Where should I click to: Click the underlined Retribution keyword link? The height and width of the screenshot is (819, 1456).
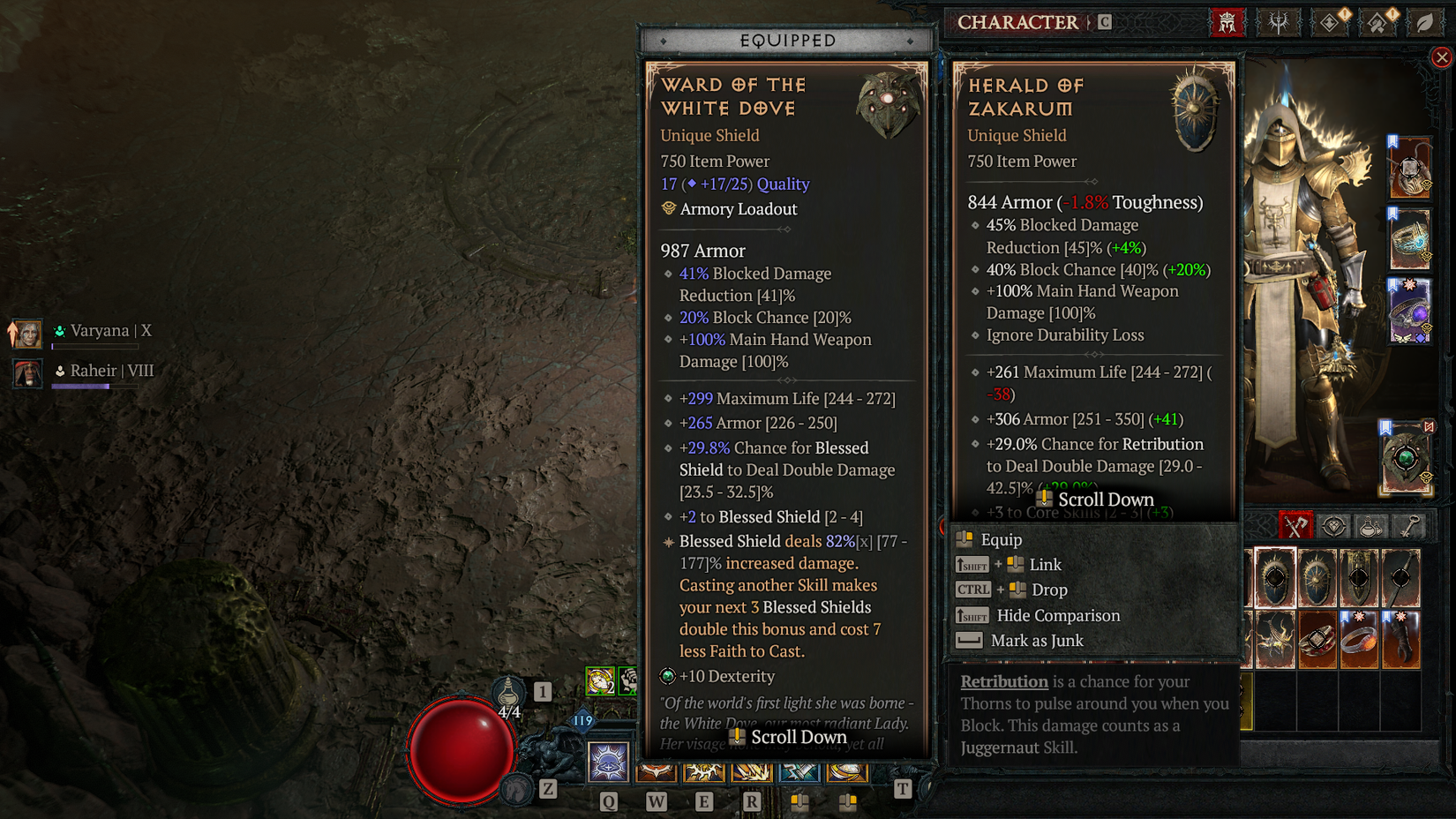click(1004, 681)
